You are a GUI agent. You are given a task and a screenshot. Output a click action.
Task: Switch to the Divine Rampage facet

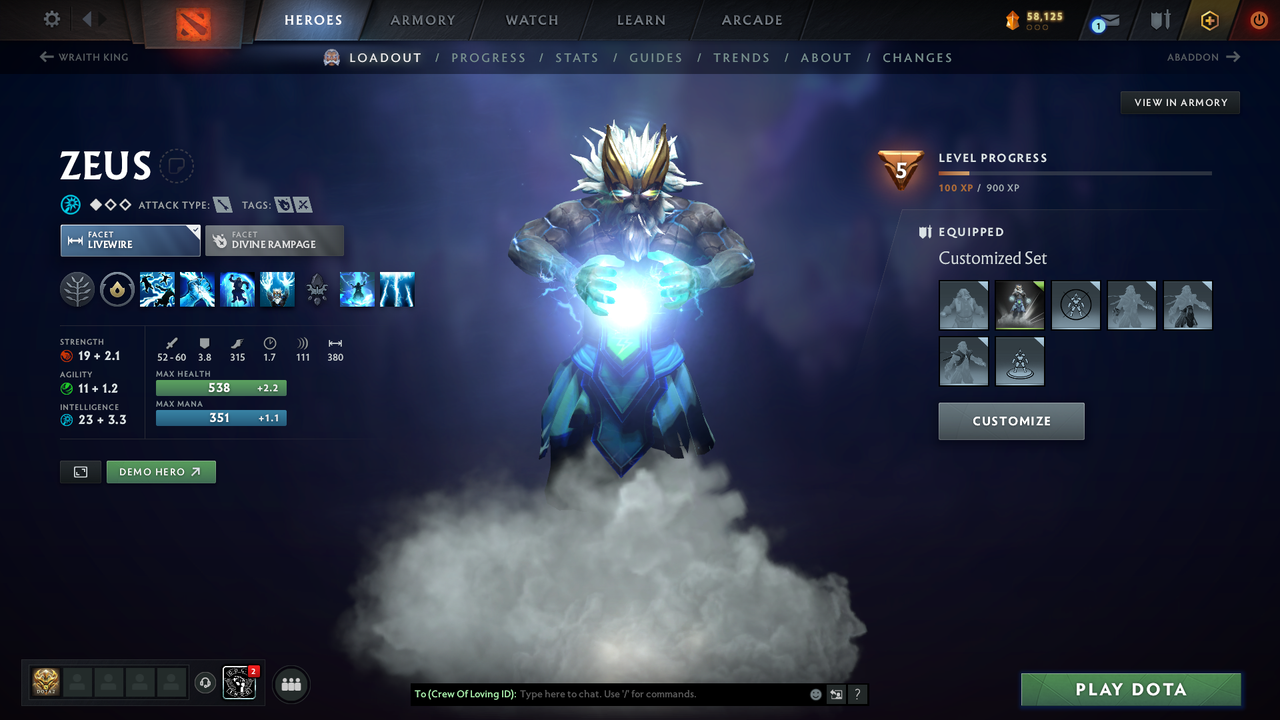(x=274, y=240)
